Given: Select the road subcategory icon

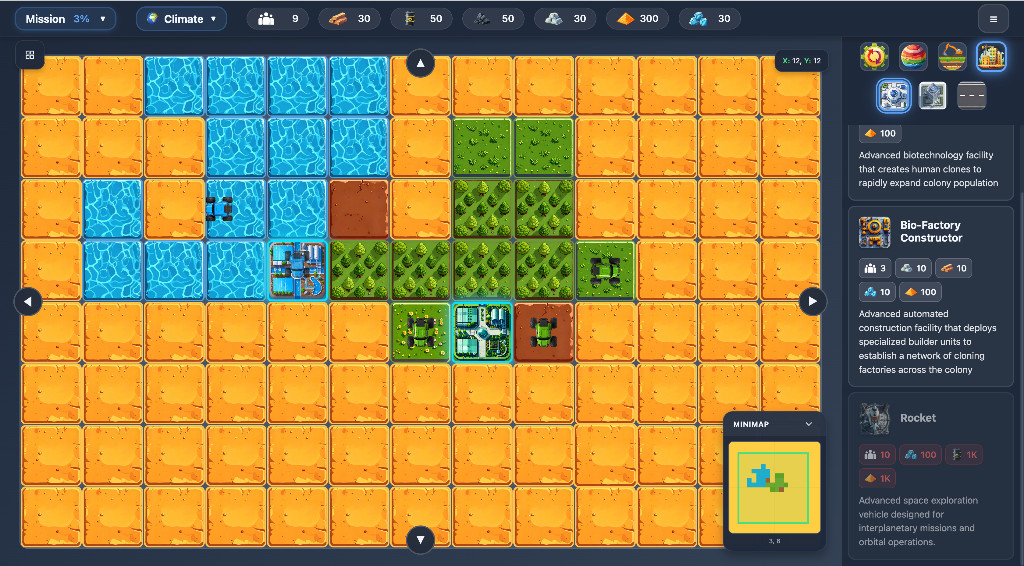Looking at the screenshot, I should [x=972, y=95].
